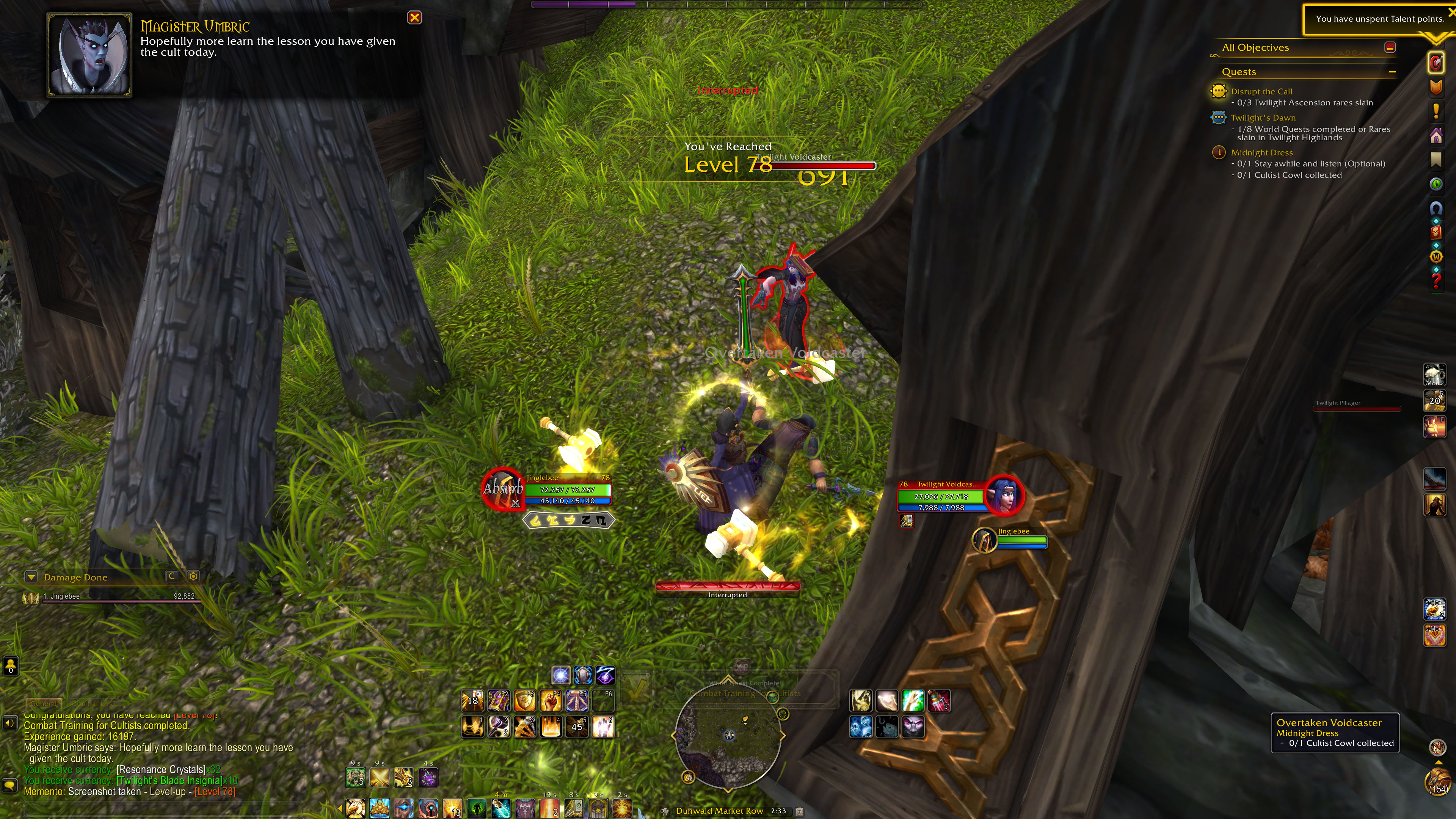The width and height of the screenshot is (1456, 819).
Task: Activate the glowing hand ability on key 6
Action: [x=602, y=727]
